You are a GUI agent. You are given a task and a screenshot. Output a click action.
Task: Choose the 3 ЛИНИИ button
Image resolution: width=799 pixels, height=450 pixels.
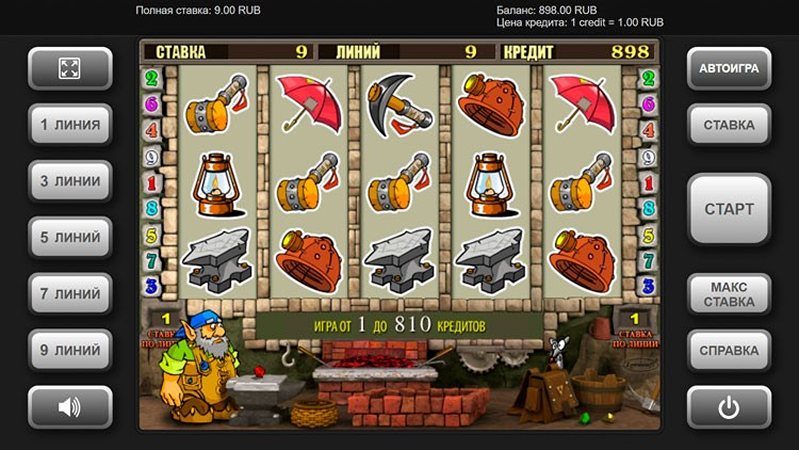pyautogui.click(x=69, y=181)
